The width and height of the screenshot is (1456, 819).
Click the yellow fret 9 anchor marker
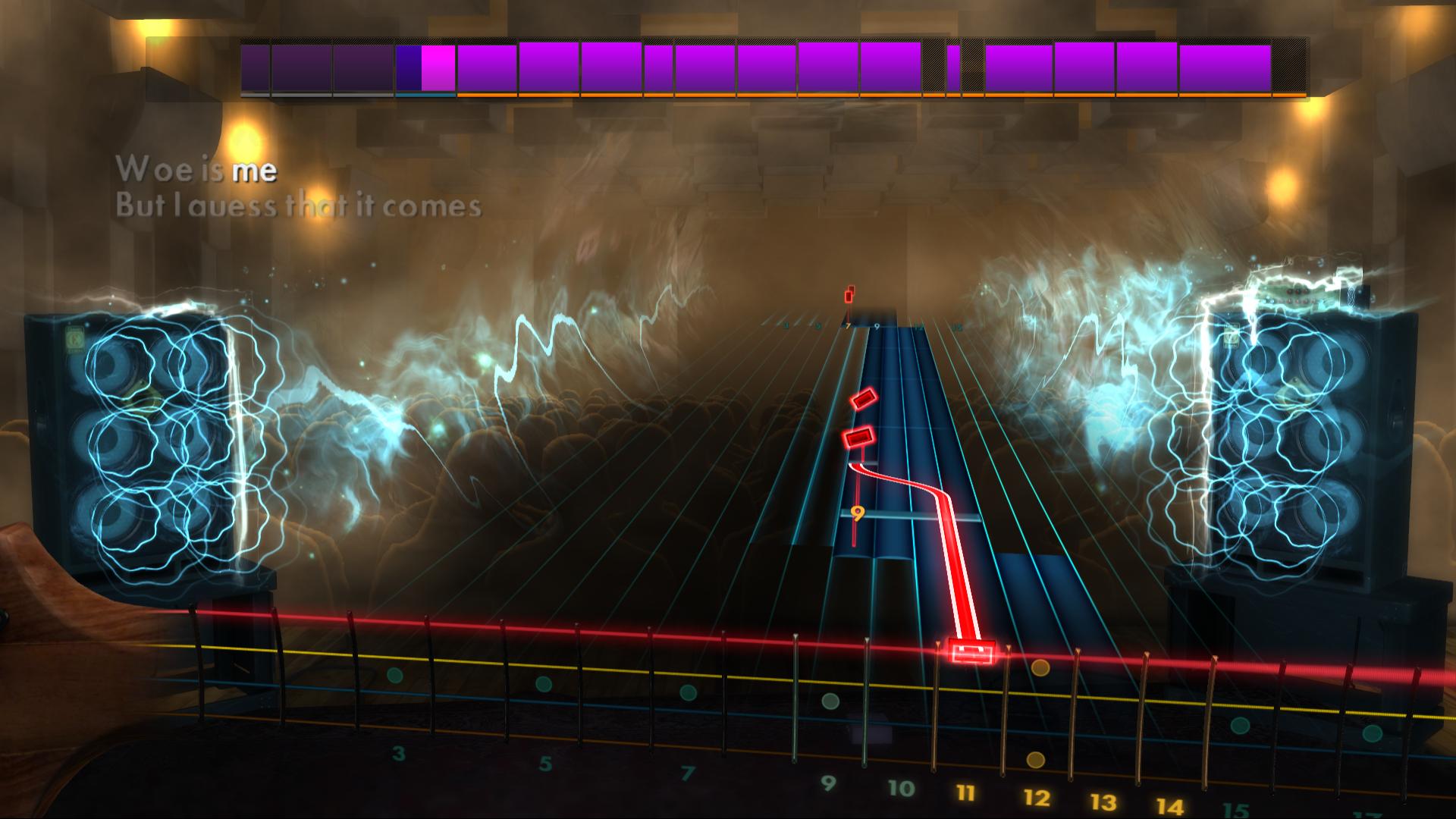point(859,513)
